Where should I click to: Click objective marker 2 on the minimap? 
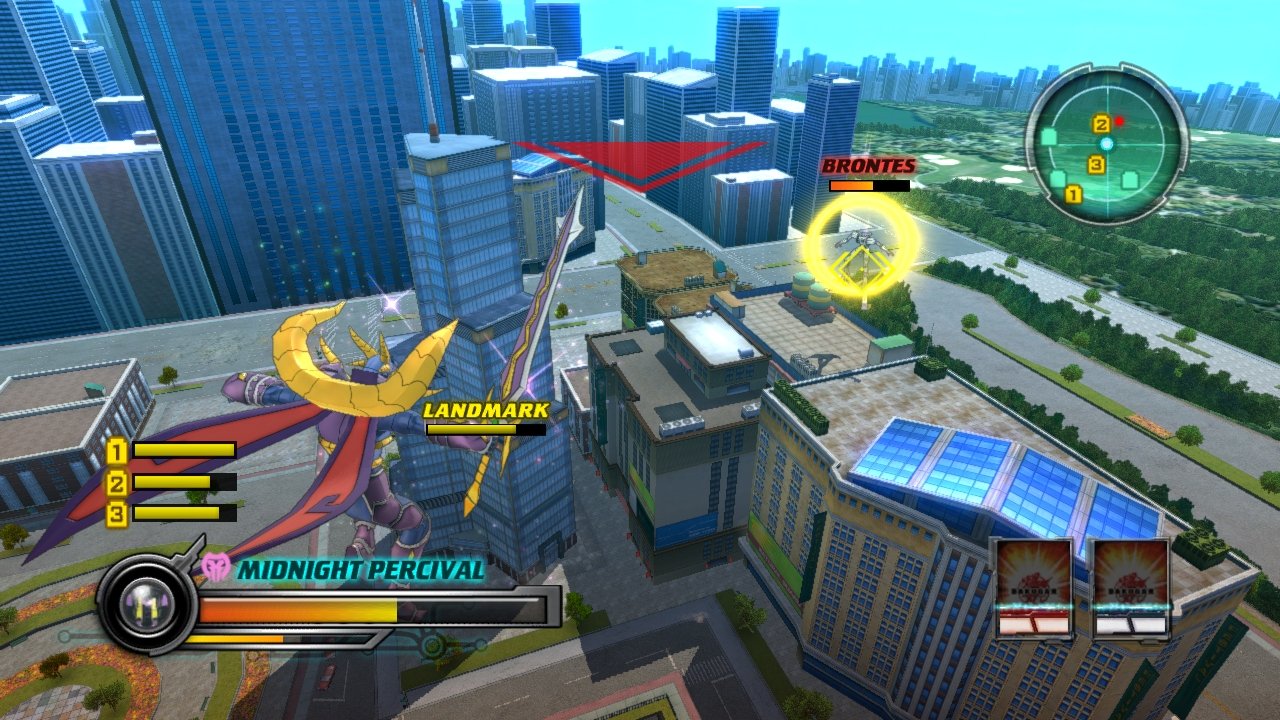[x=1102, y=123]
